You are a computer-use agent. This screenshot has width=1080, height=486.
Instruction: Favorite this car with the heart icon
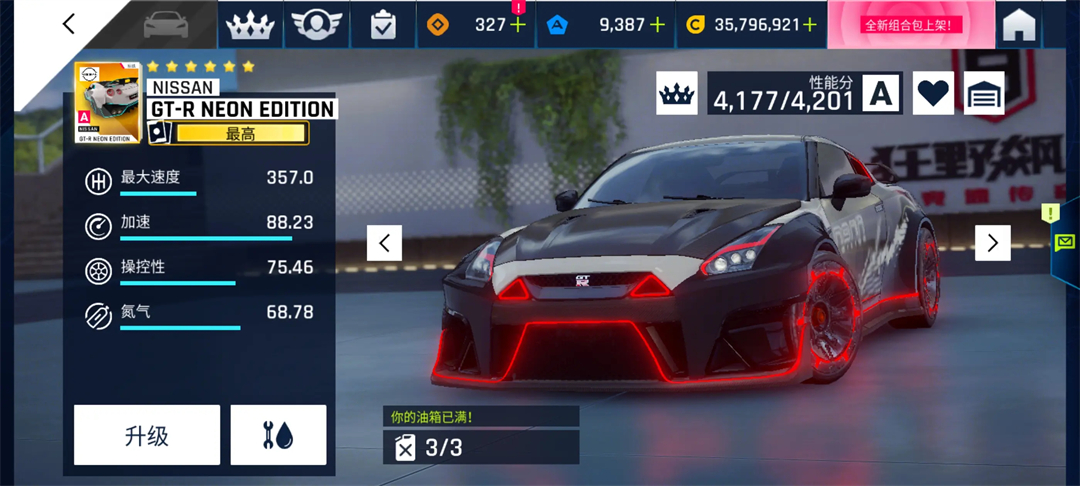933,93
